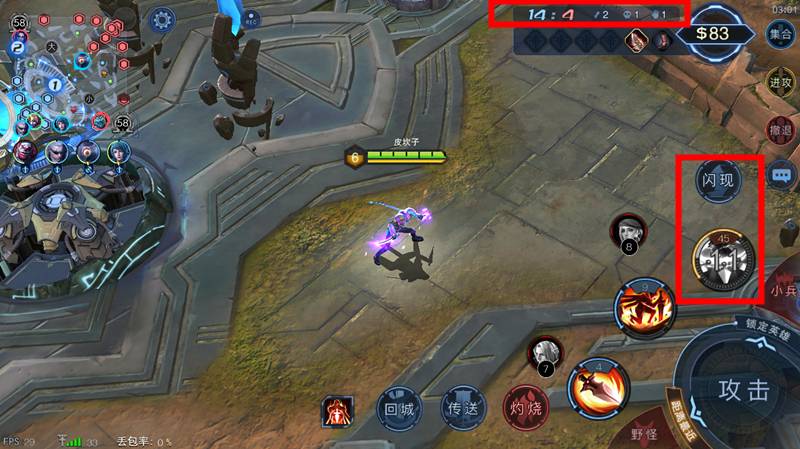Activate the 灼烧 burn skill

point(523,408)
